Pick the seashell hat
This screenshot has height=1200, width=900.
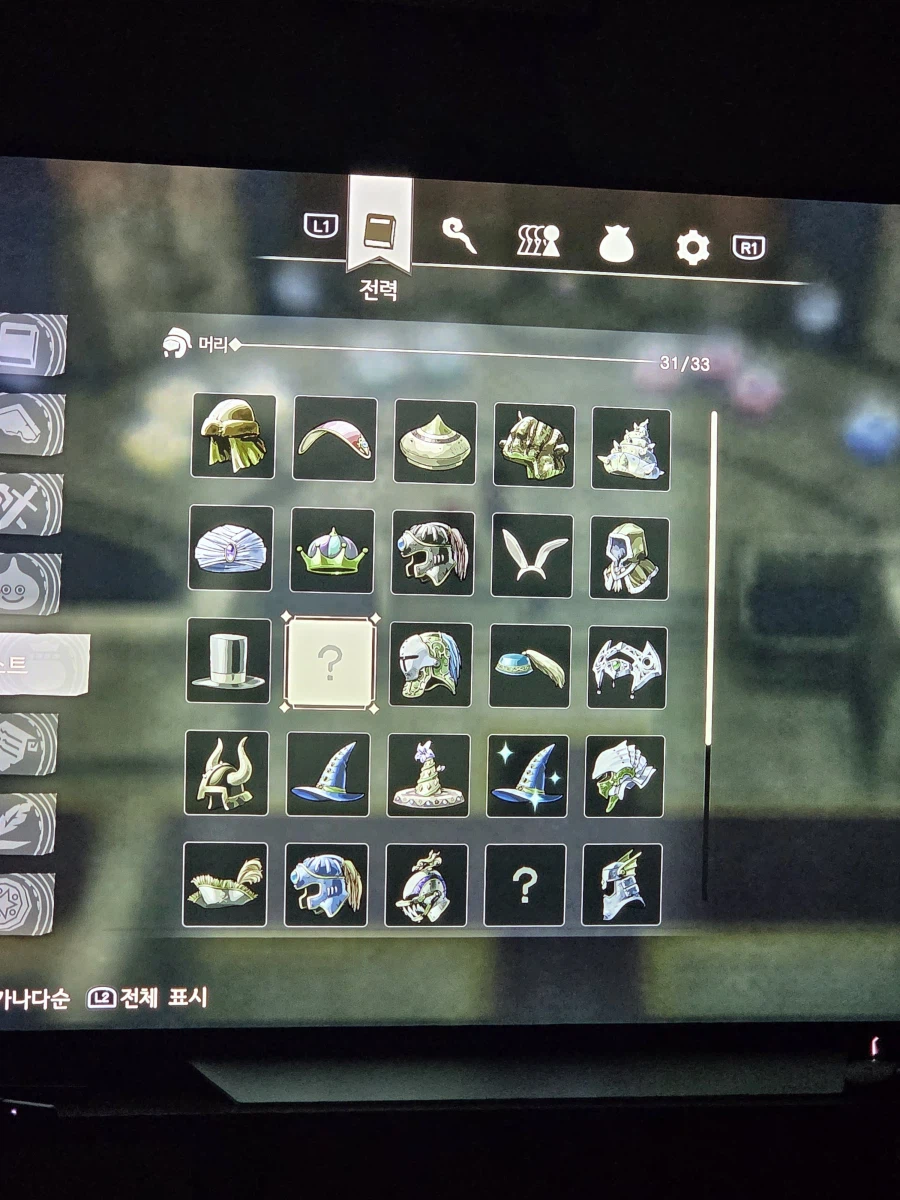point(631,449)
